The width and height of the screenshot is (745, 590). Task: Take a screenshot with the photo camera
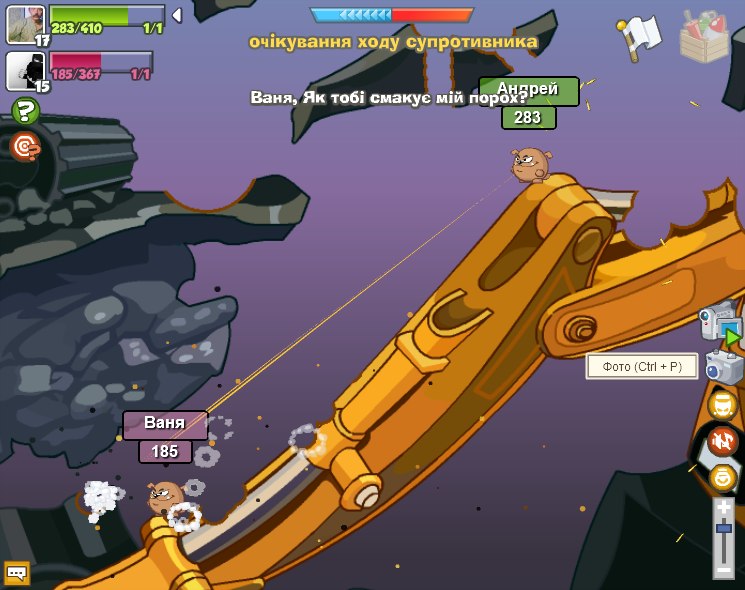point(724,367)
